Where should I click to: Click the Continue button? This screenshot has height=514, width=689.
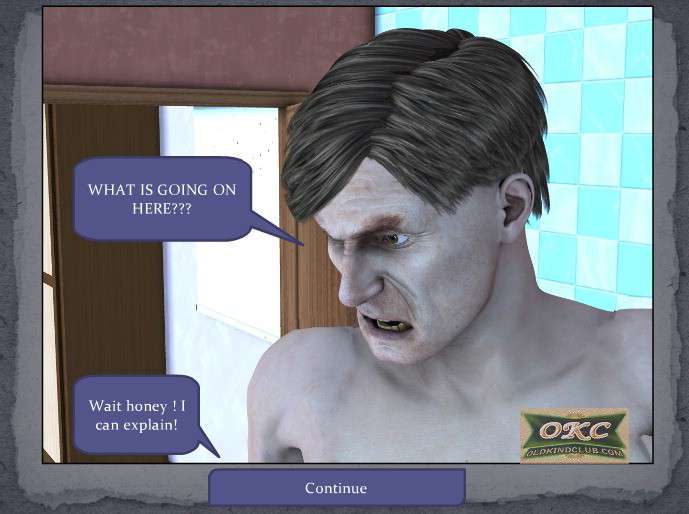[336, 488]
